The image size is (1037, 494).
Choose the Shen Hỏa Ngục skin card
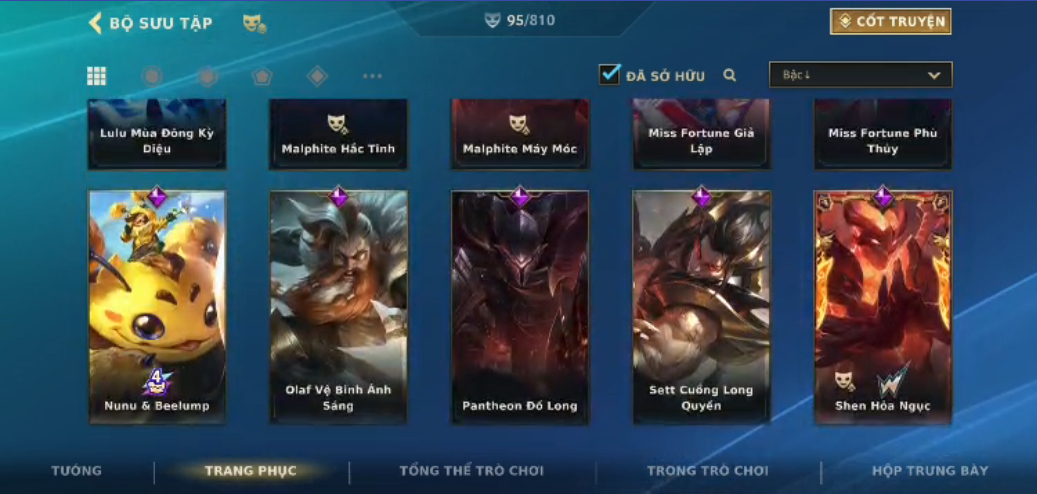point(883,307)
